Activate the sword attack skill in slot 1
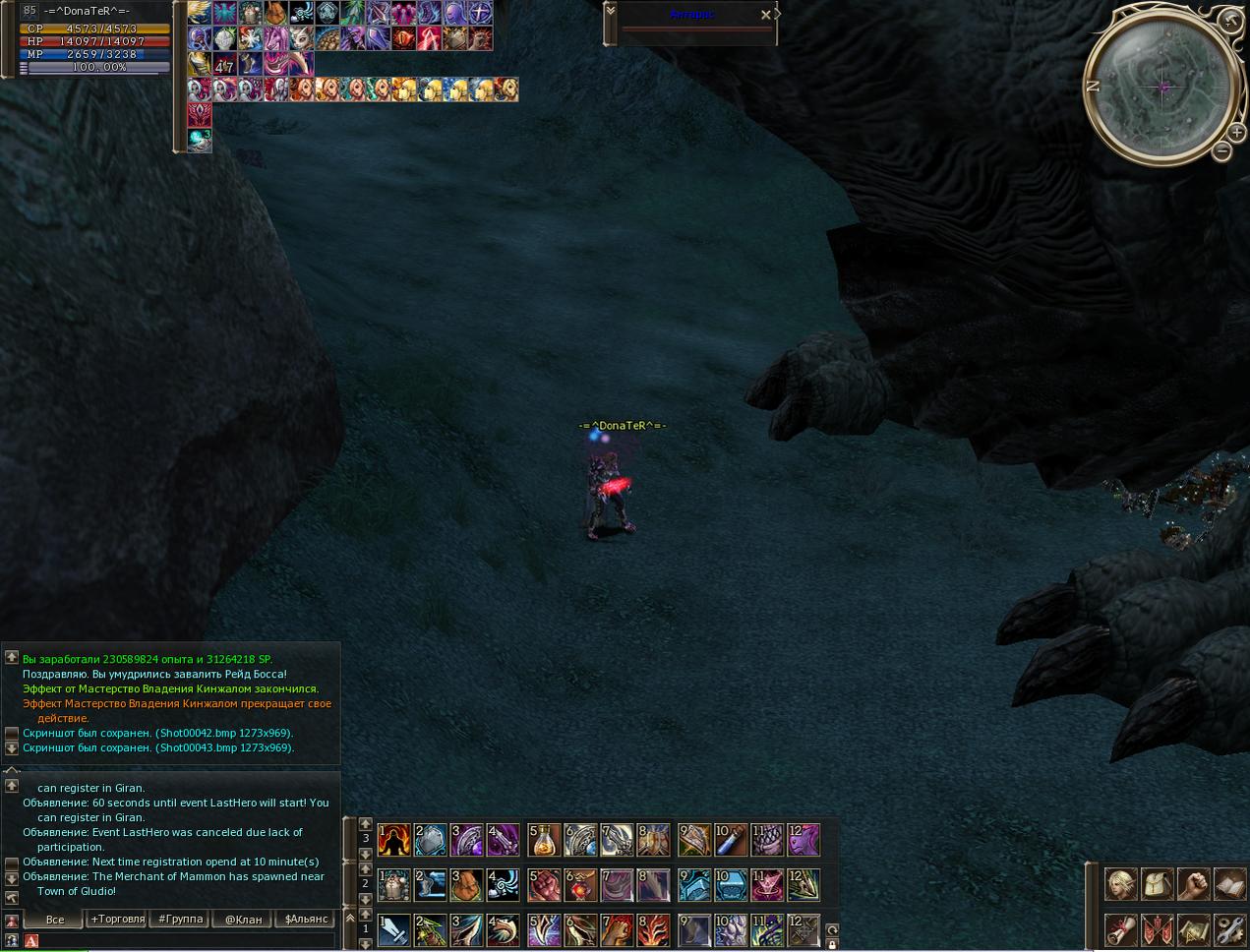The width and height of the screenshot is (1250, 952). click(x=394, y=929)
